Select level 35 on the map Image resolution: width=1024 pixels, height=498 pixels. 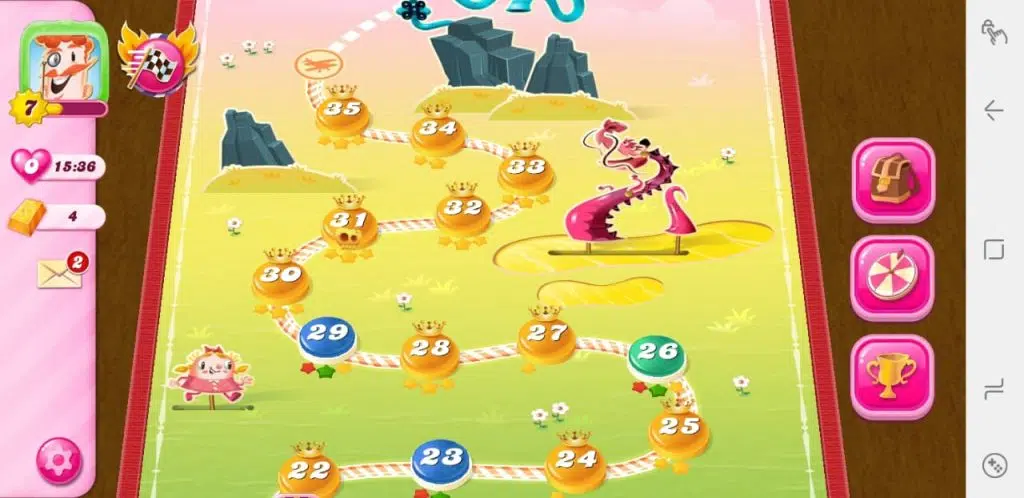pos(343,112)
